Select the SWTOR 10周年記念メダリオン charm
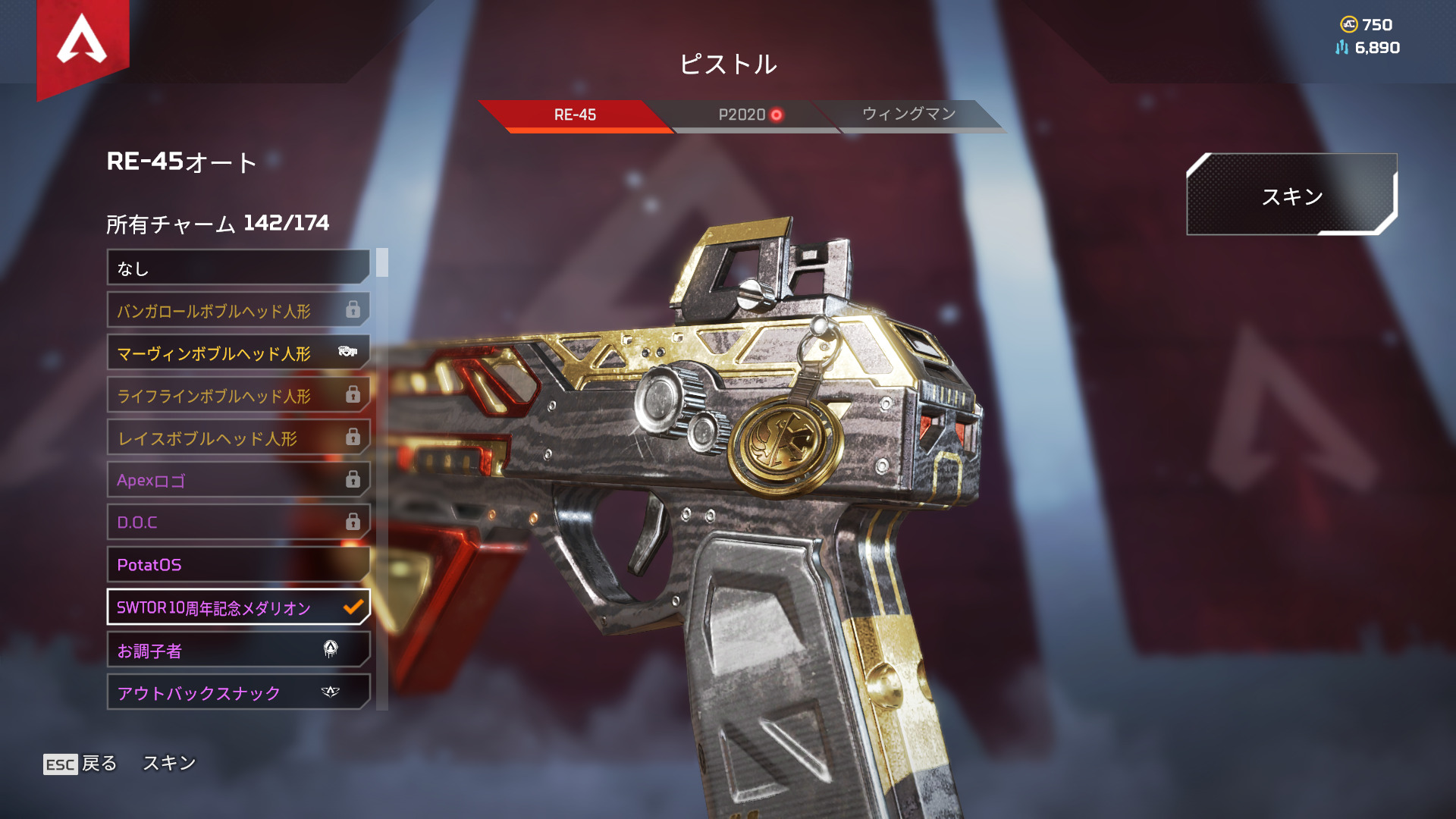 coord(238,607)
